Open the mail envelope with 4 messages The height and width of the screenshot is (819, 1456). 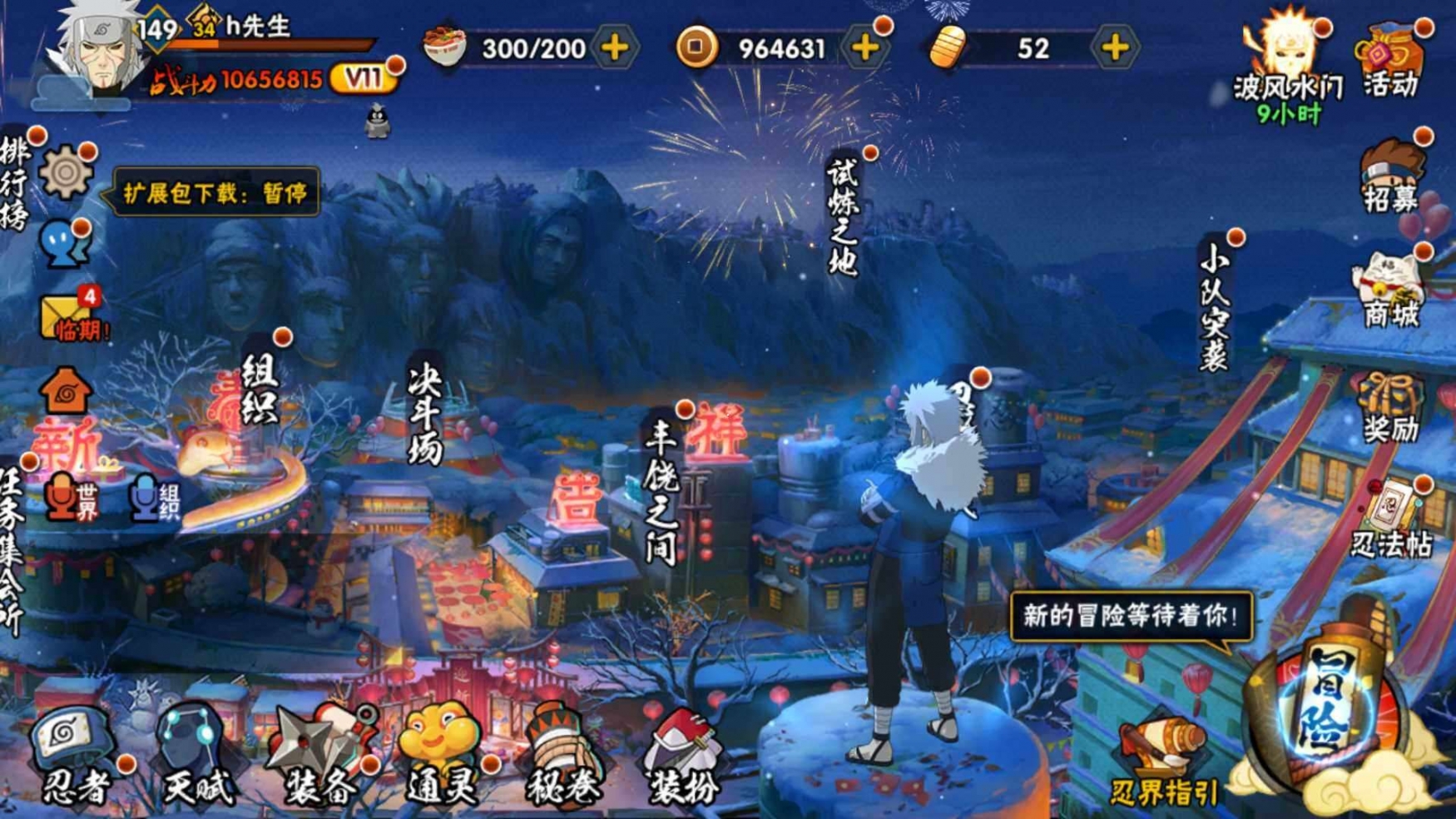point(68,316)
